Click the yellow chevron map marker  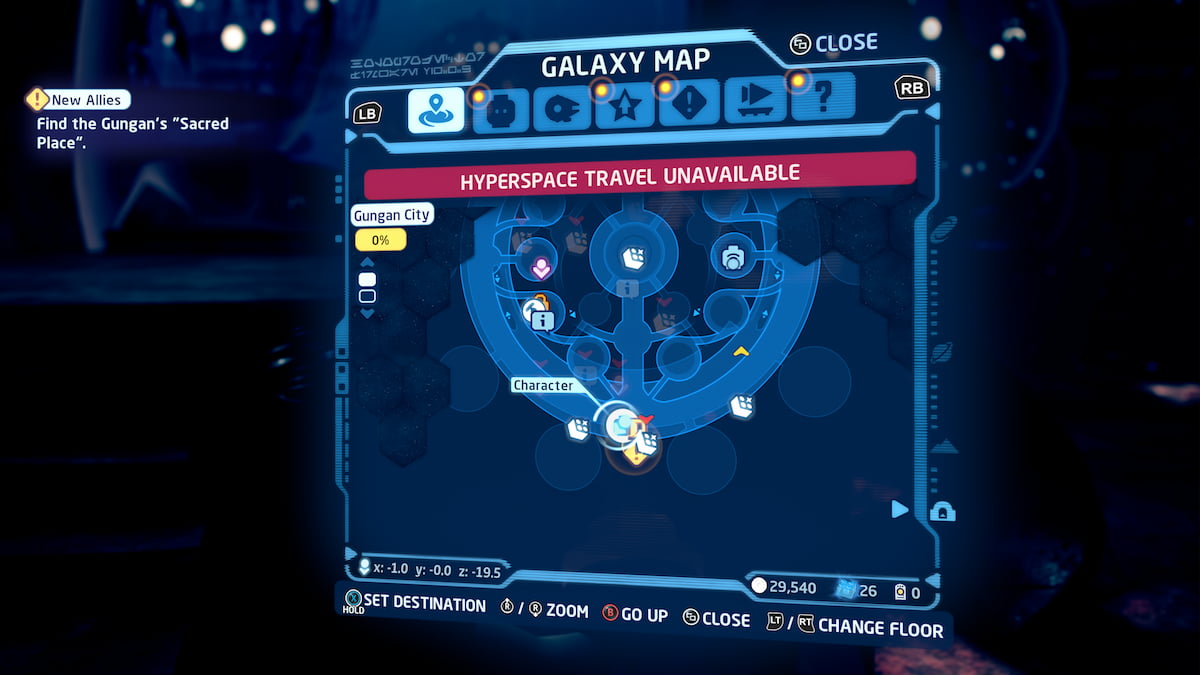tap(741, 351)
